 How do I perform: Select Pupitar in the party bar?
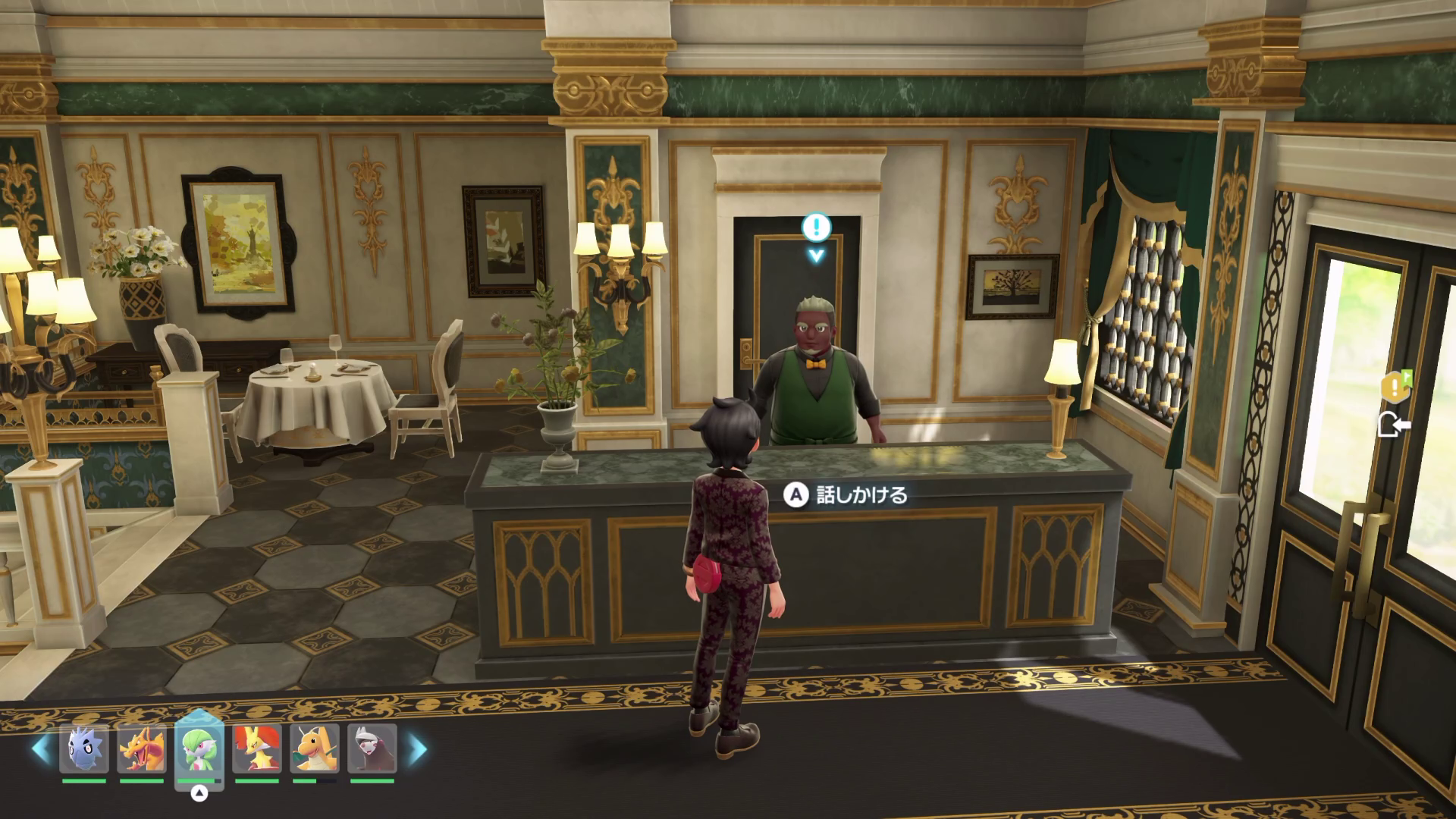pyautogui.click(x=83, y=748)
